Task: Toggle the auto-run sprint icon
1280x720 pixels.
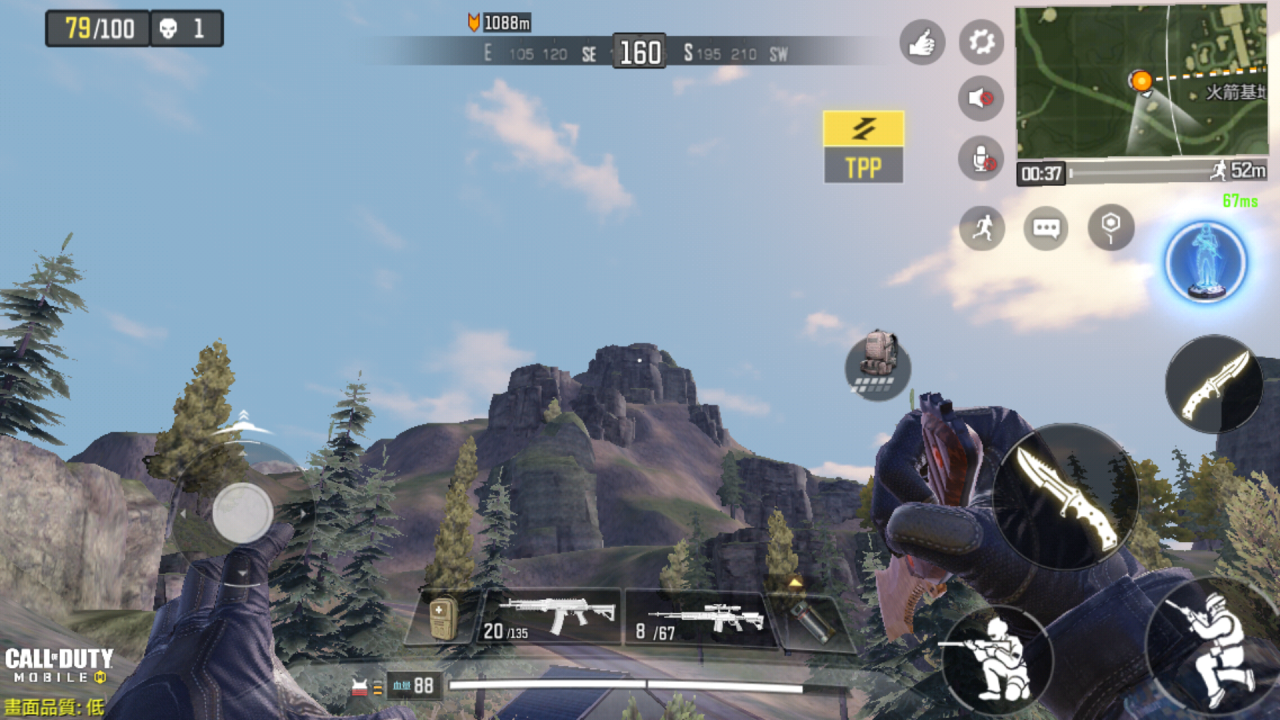Action: [x=982, y=228]
